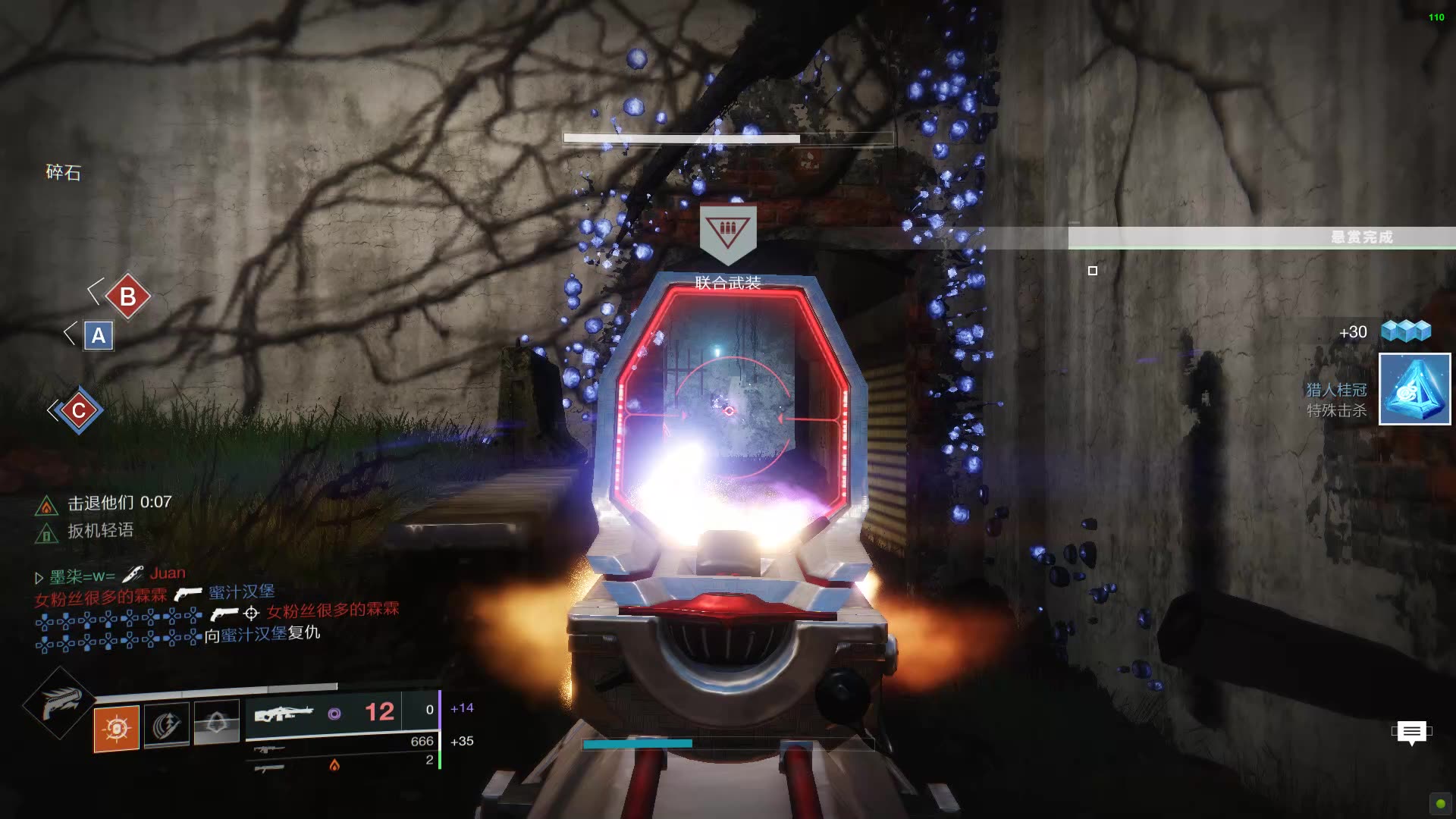
Task: Click the 悬赏完成 bounty notification banner
Action: tap(1262, 237)
